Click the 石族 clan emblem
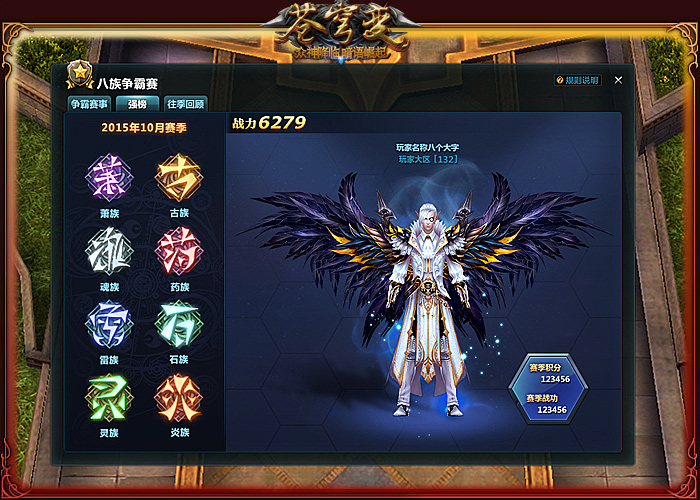 point(178,324)
